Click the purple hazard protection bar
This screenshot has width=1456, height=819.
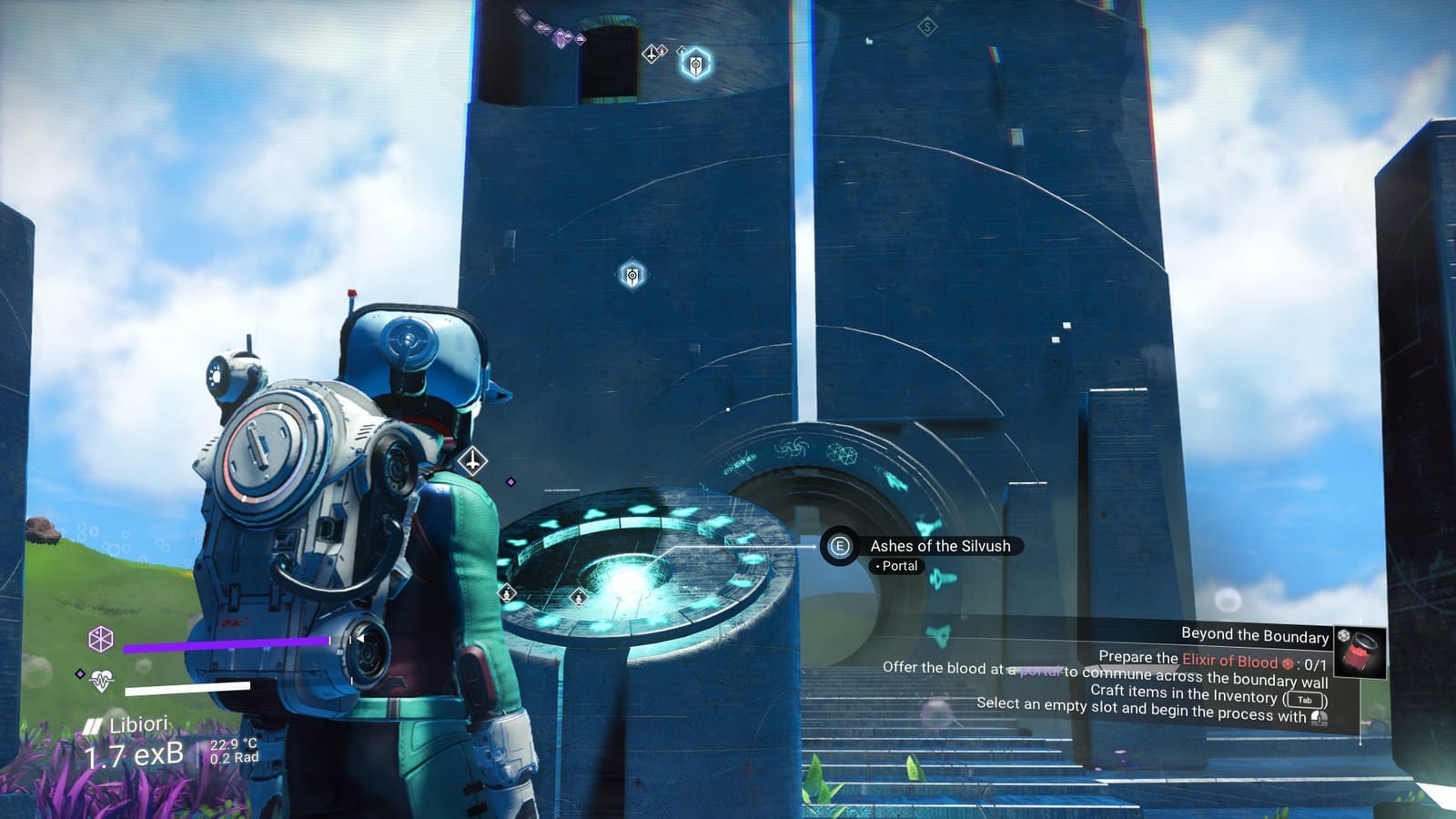pyautogui.click(x=227, y=643)
